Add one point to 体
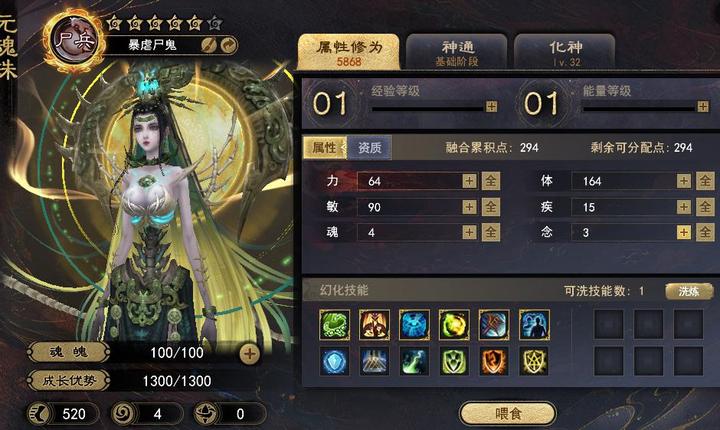 683,181
